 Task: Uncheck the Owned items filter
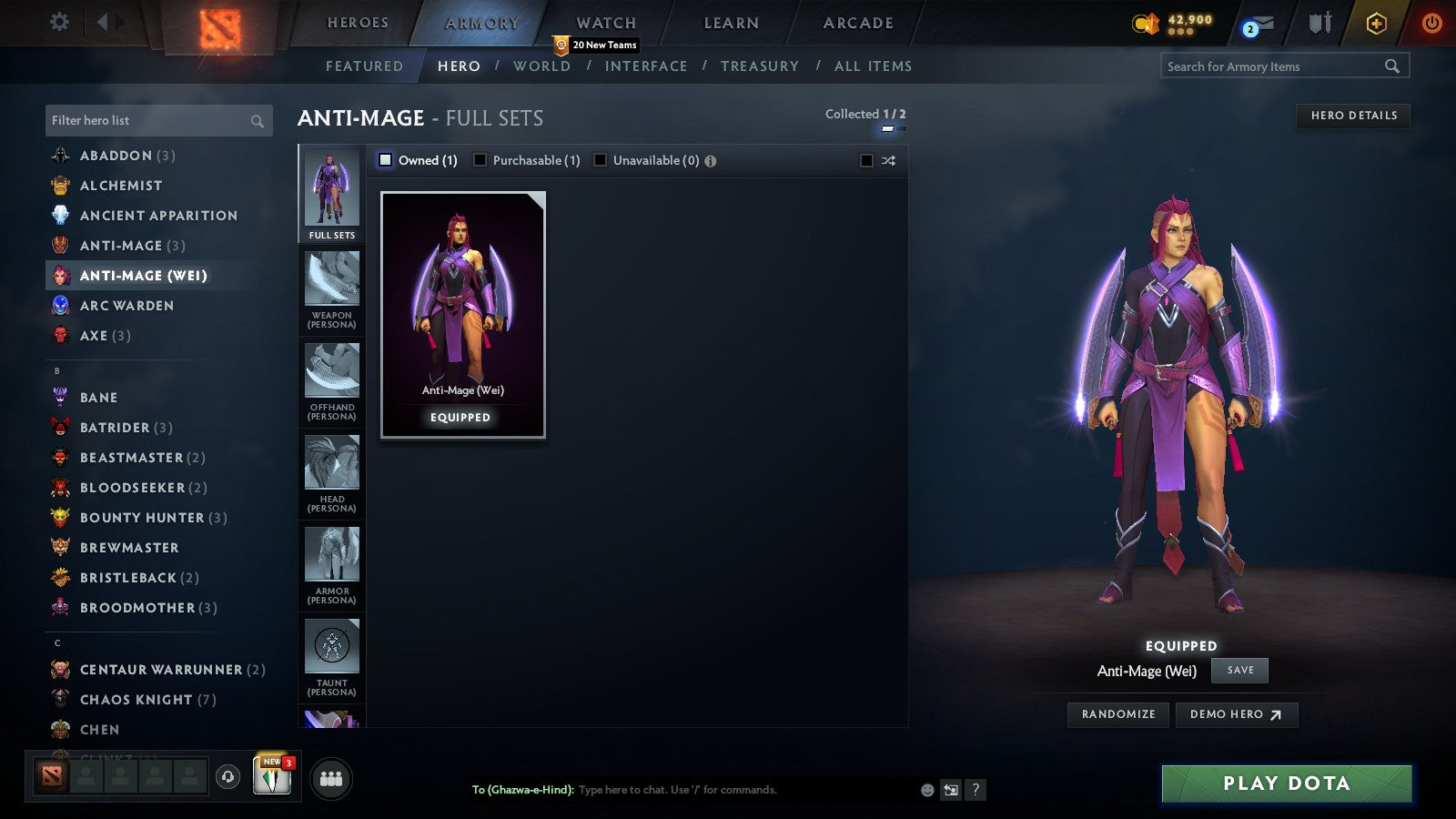386,159
